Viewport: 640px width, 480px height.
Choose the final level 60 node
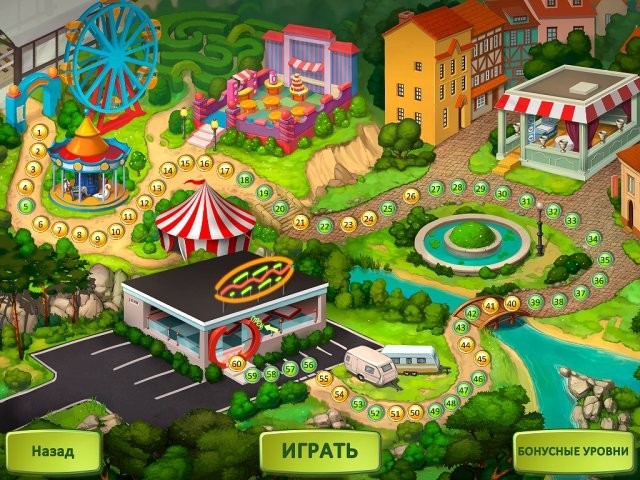tap(237, 363)
